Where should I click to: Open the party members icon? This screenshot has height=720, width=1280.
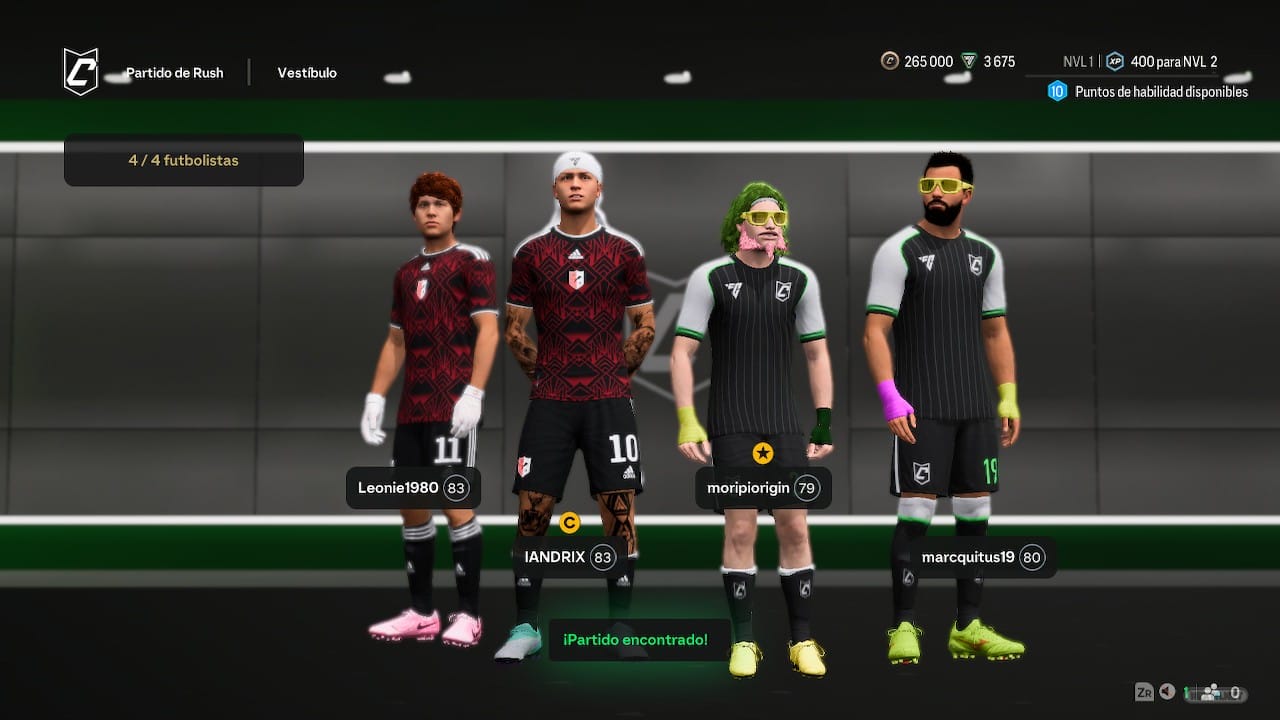coord(1210,692)
